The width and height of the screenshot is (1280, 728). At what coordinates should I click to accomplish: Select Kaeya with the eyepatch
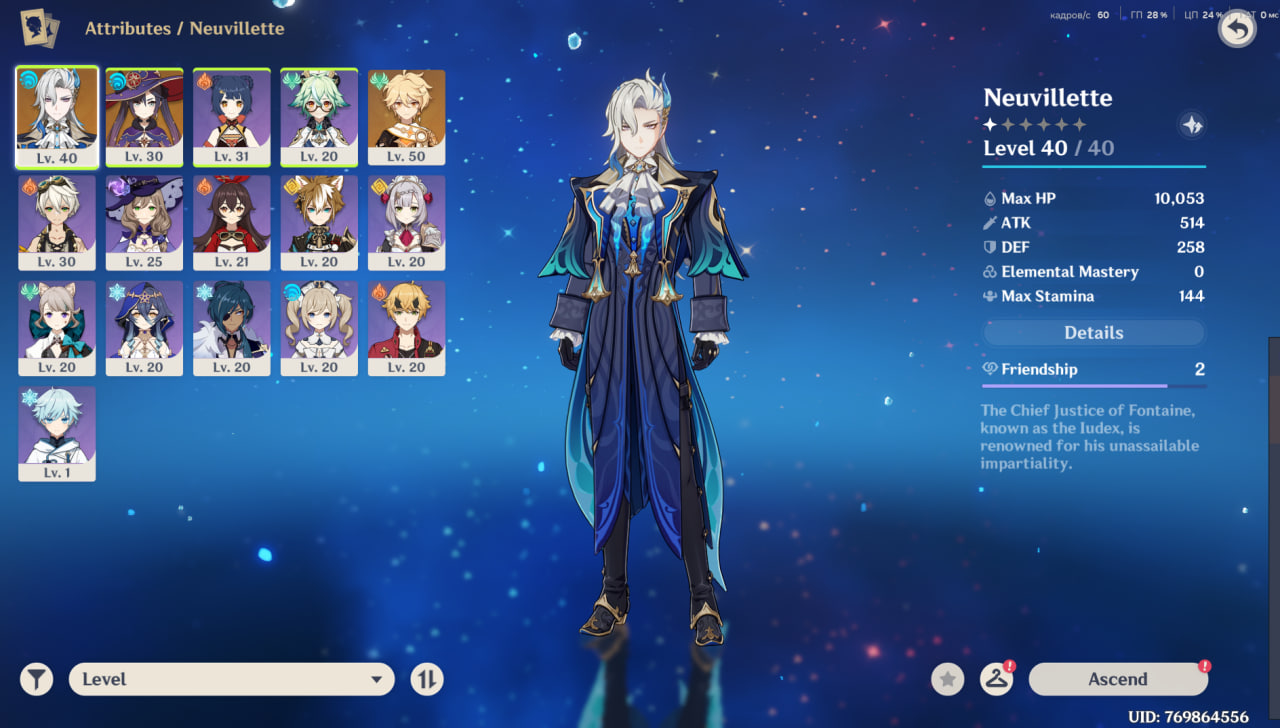232,327
